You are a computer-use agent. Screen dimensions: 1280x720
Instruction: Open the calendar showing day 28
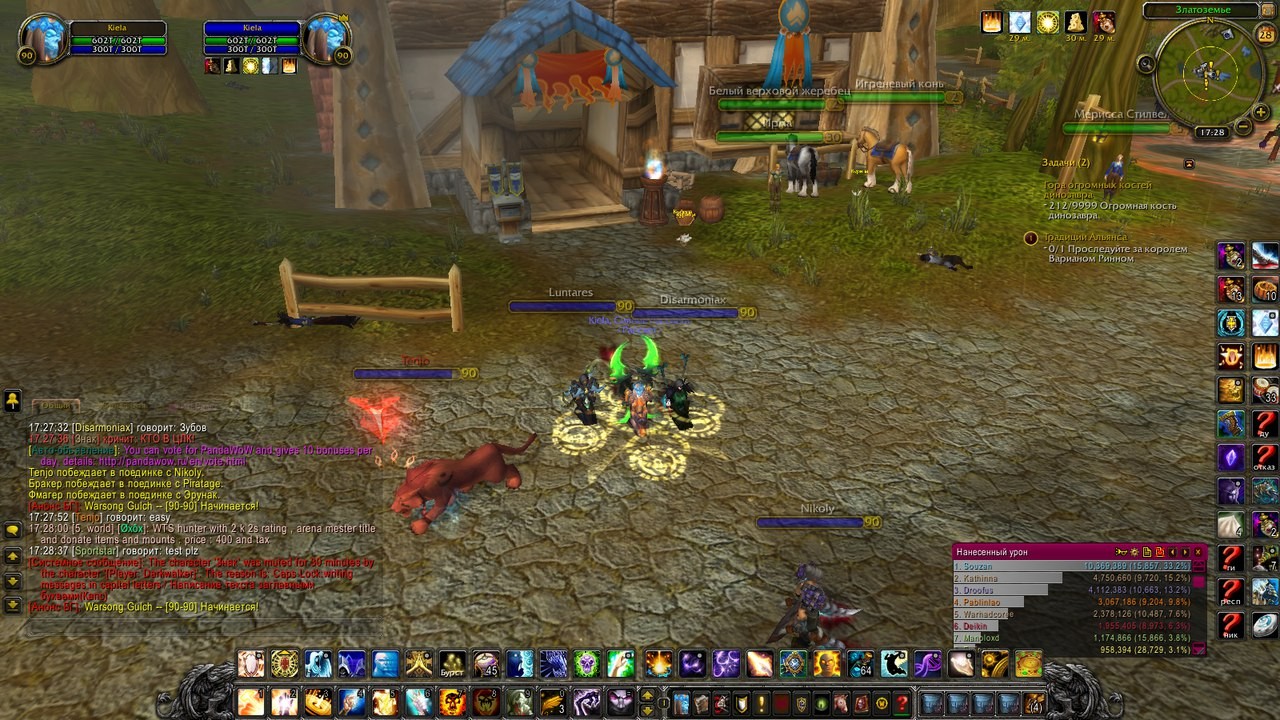(x=1265, y=35)
